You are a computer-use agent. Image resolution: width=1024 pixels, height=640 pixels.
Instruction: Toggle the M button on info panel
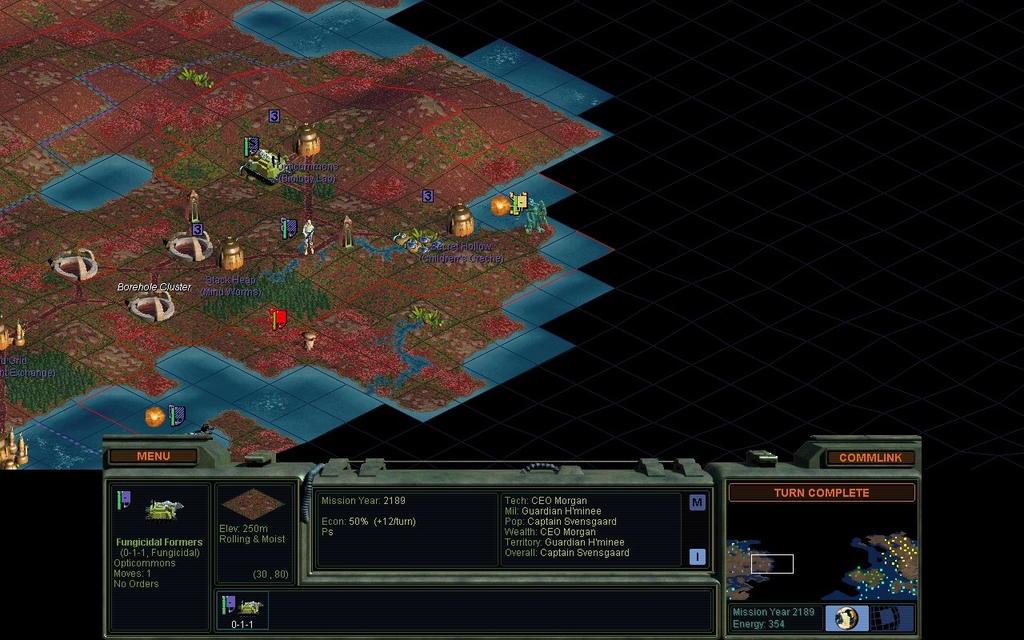click(697, 503)
